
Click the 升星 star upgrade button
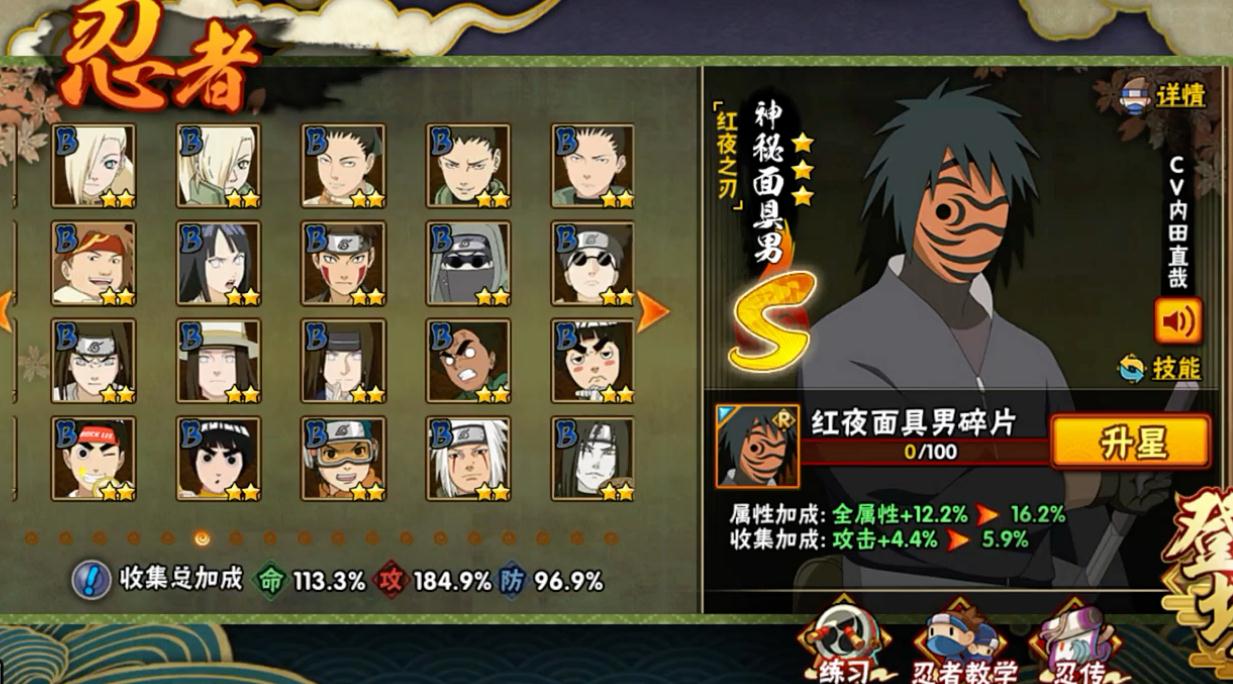point(1130,441)
